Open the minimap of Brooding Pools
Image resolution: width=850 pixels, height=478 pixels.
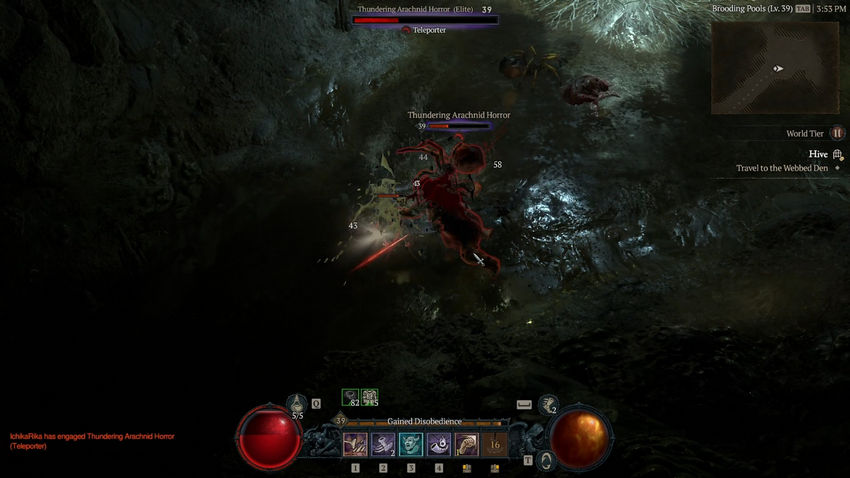click(775, 68)
